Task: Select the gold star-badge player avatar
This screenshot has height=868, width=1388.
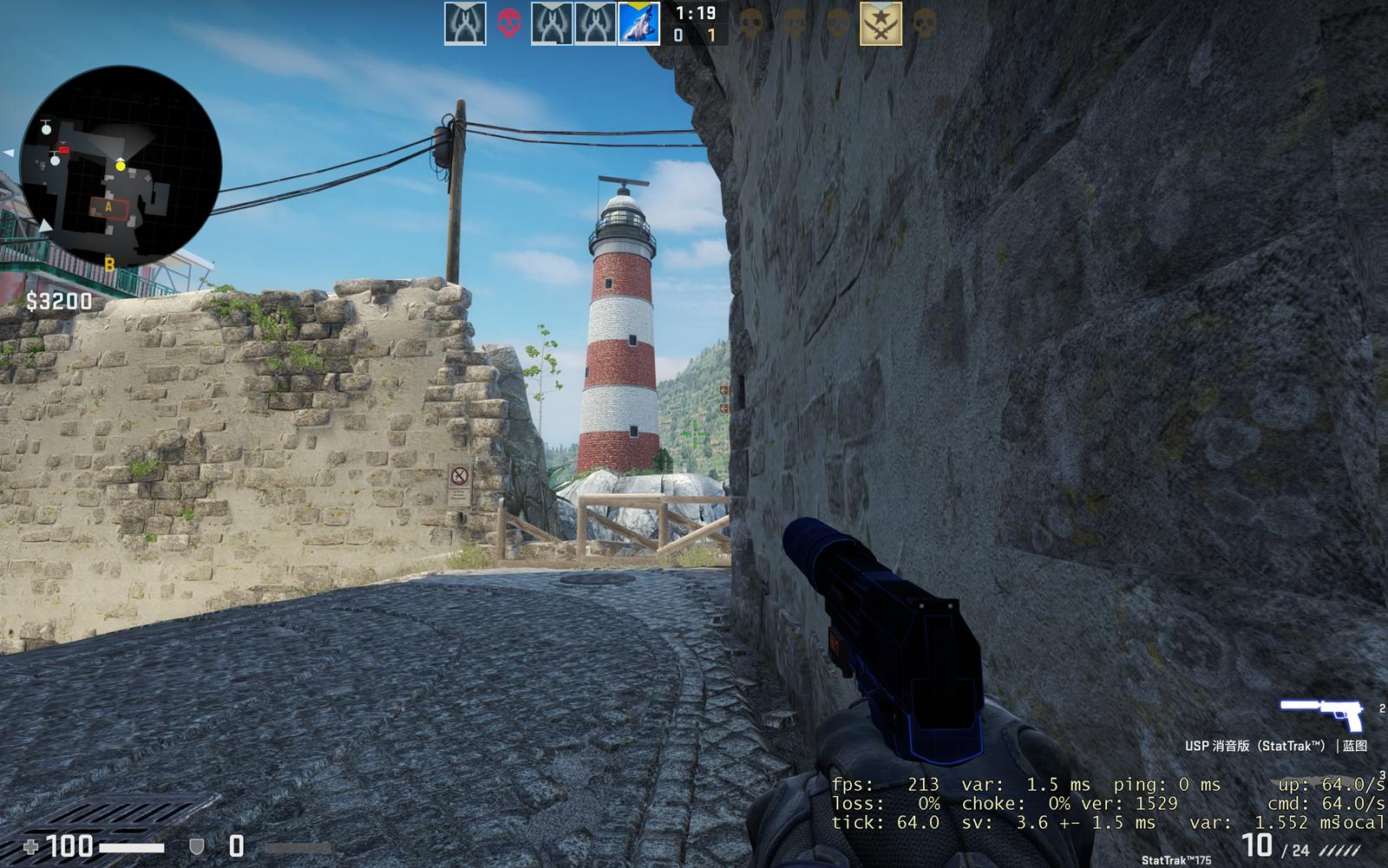Action: coord(881,23)
